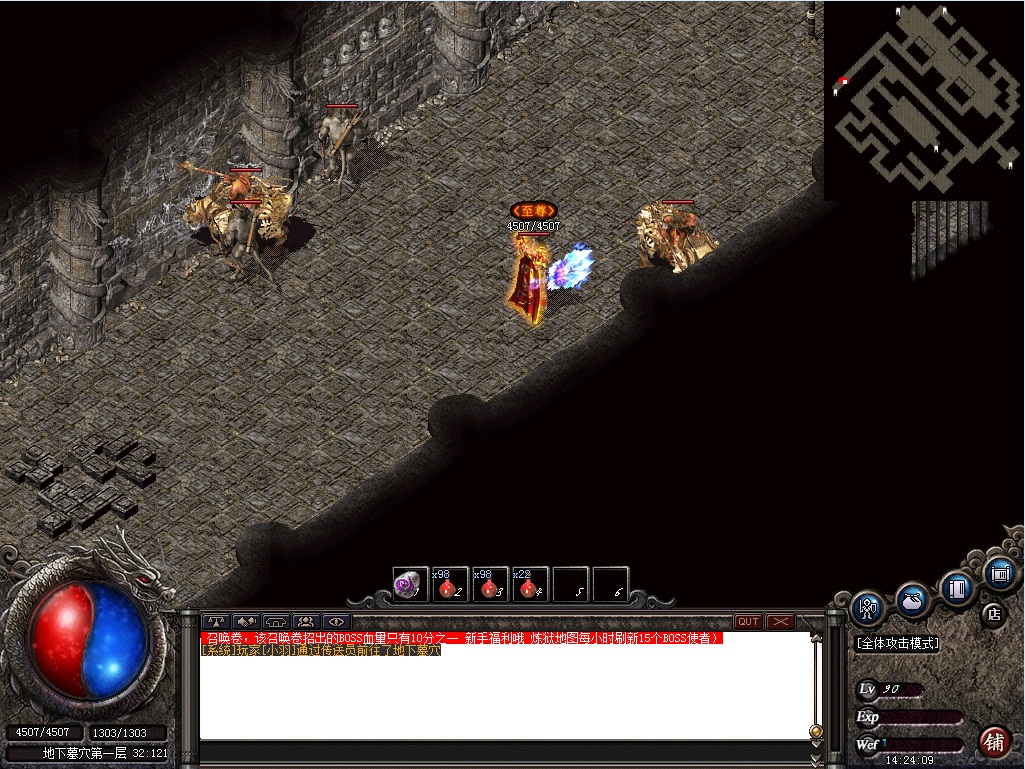
Task: Toggle the 全体攻击模式 attack mode
Action: (898, 643)
